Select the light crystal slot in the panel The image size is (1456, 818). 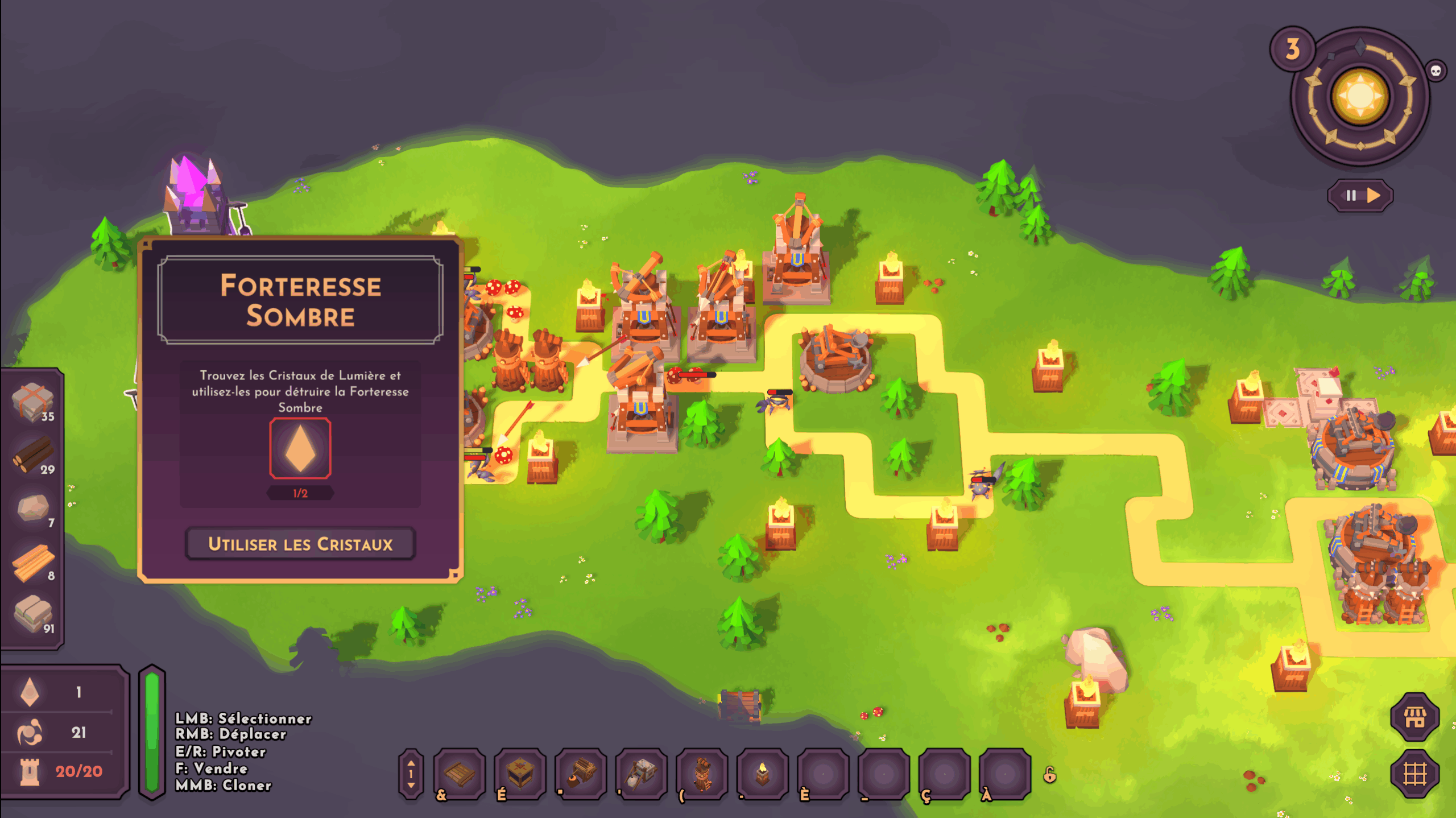pos(300,448)
